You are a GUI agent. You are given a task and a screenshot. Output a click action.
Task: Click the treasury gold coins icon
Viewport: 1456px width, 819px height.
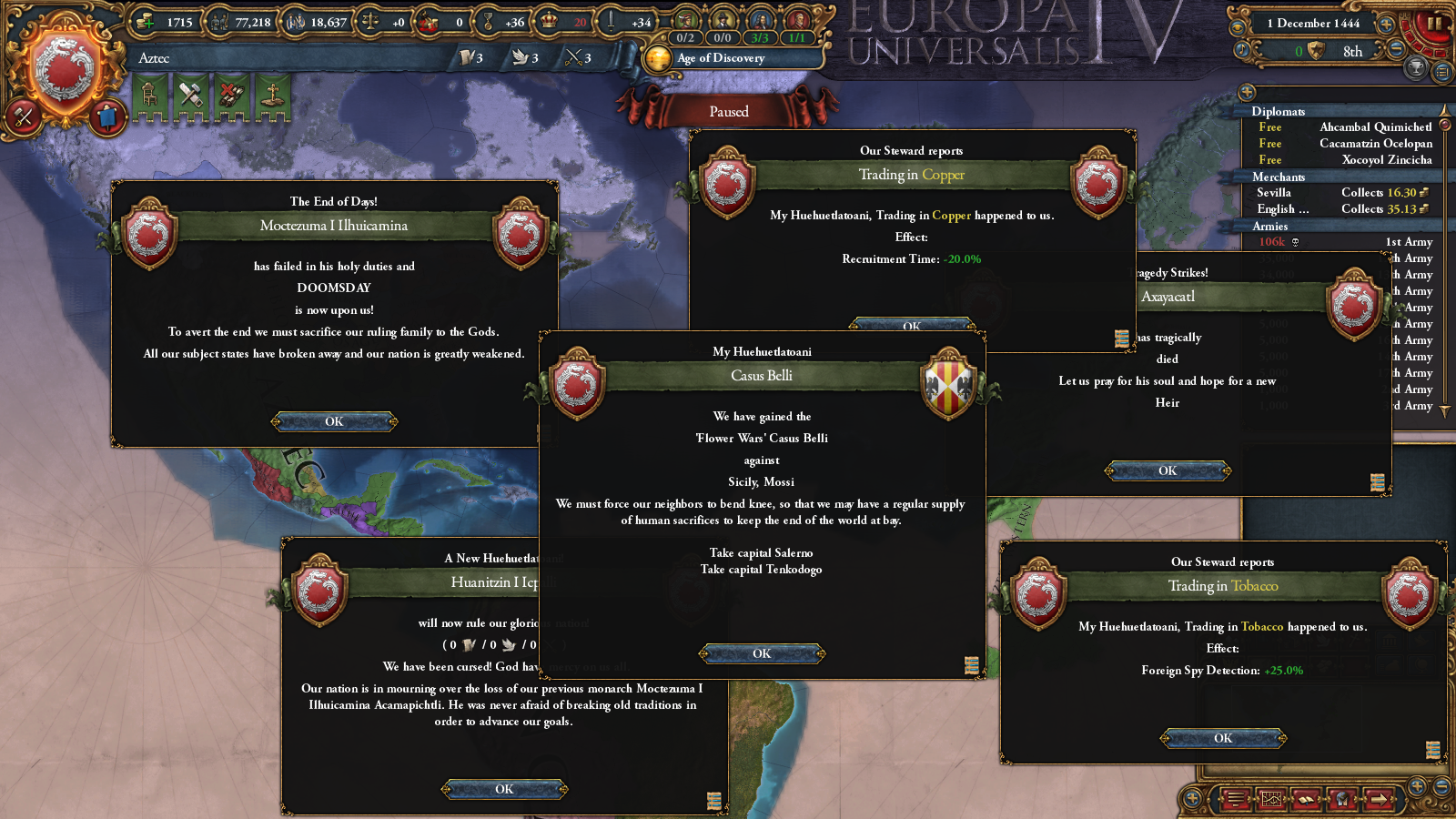144,20
